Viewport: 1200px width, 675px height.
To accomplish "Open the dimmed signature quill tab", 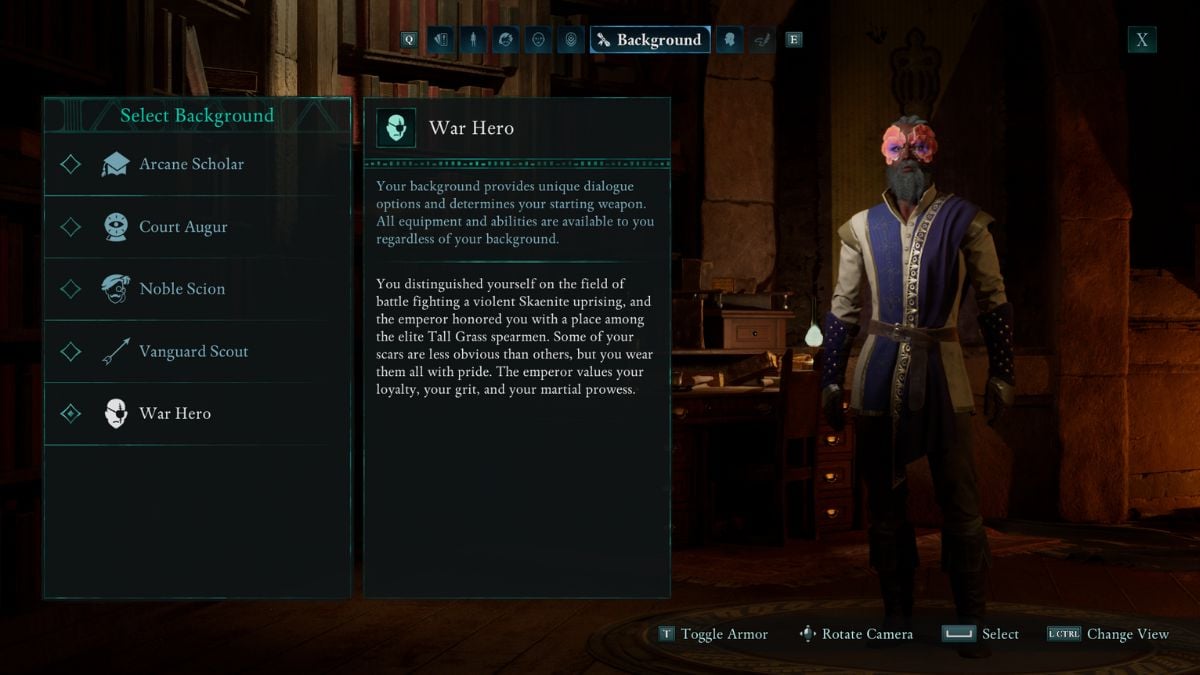I will tap(762, 40).
